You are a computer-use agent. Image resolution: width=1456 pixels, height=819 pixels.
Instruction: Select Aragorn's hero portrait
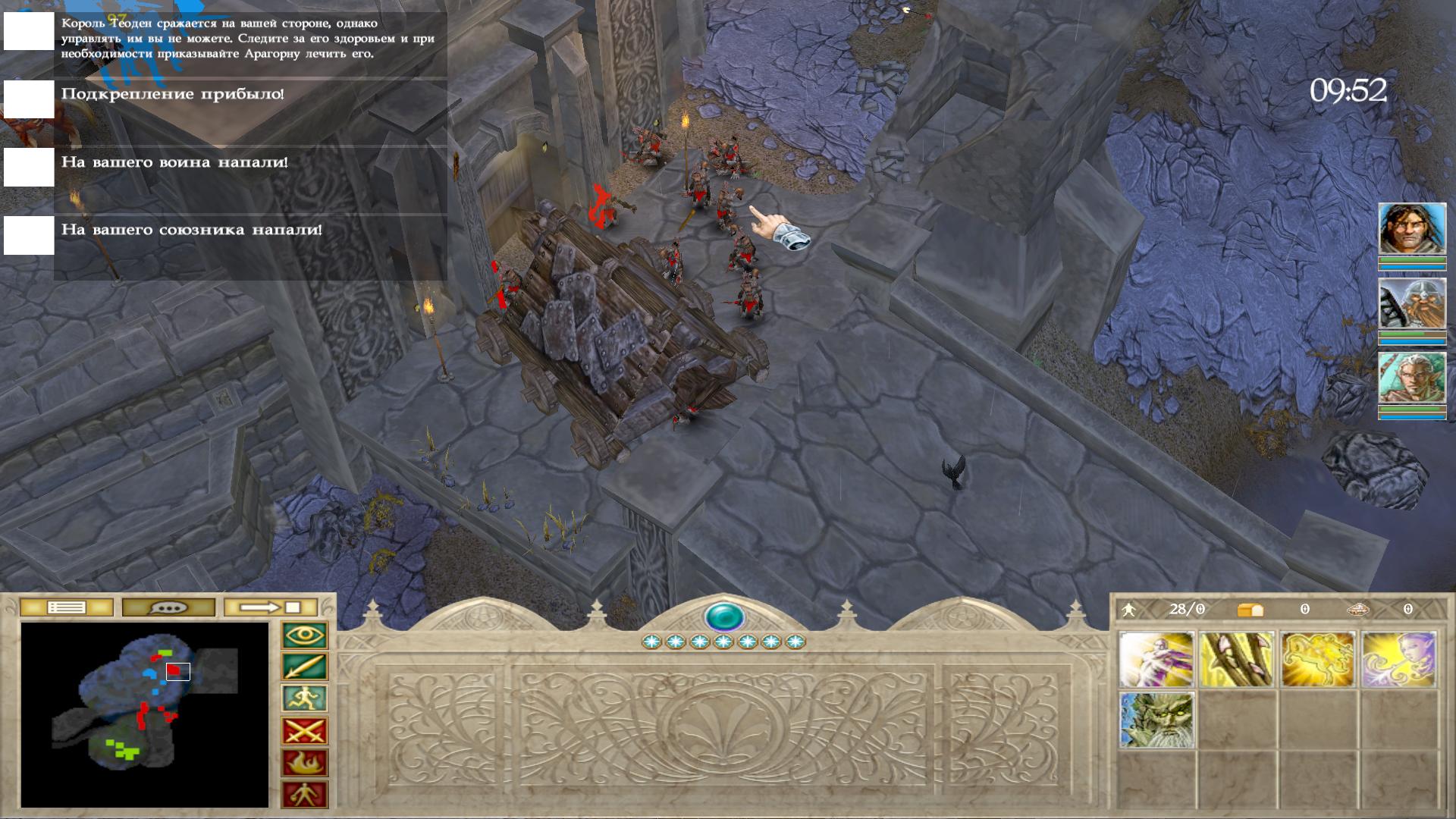click(x=1412, y=229)
